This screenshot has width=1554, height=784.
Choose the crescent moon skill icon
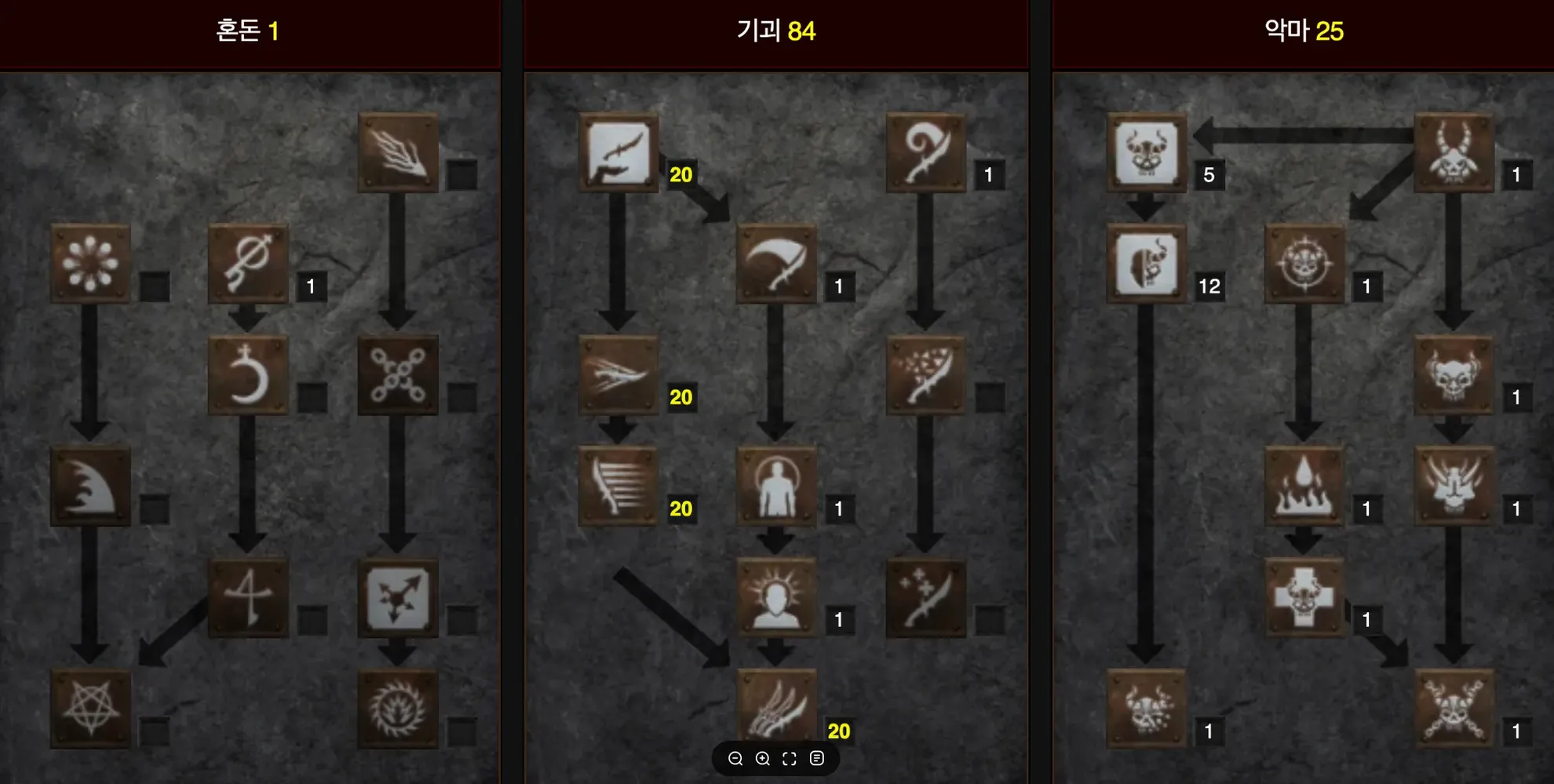tap(248, 375)
